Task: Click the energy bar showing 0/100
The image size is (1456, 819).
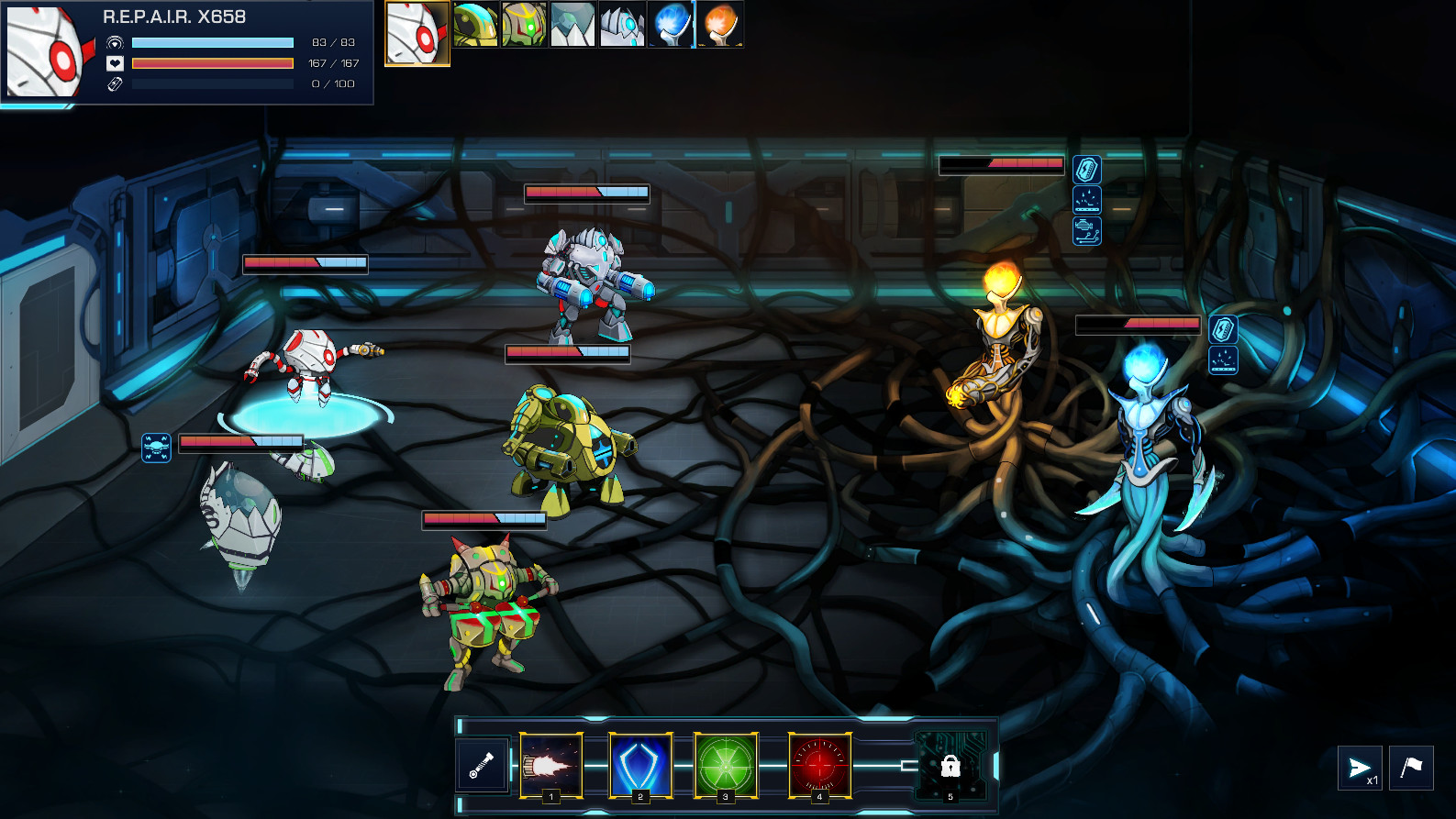Action: 213,83
